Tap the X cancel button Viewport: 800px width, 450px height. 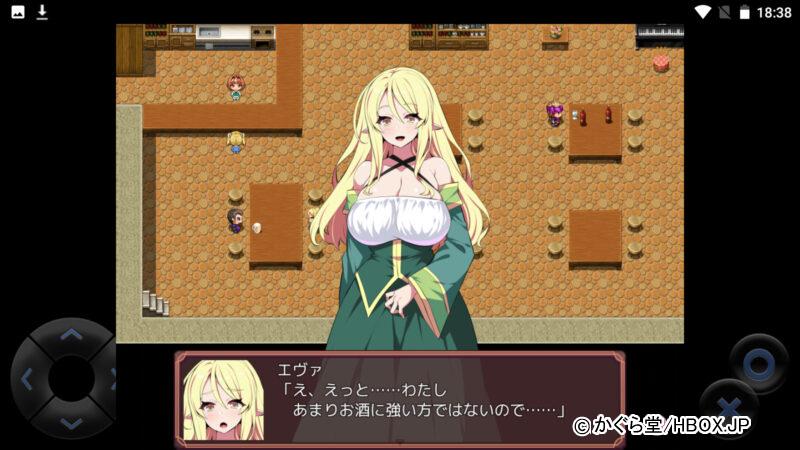point(729,410)
